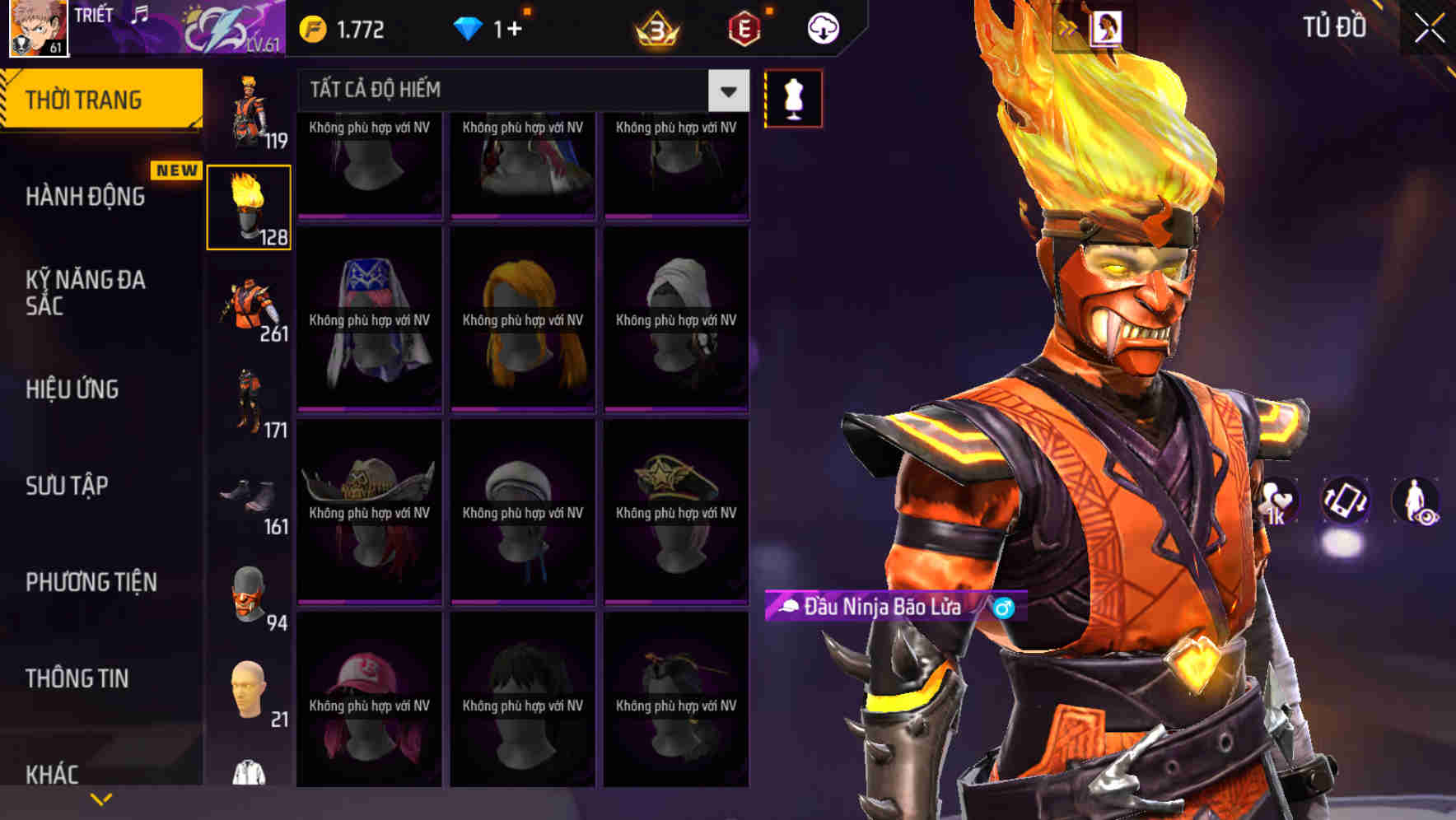The image size is (1456, 820).
Task: Select the mannequin try-on icon
Action: tap(792, 96)
